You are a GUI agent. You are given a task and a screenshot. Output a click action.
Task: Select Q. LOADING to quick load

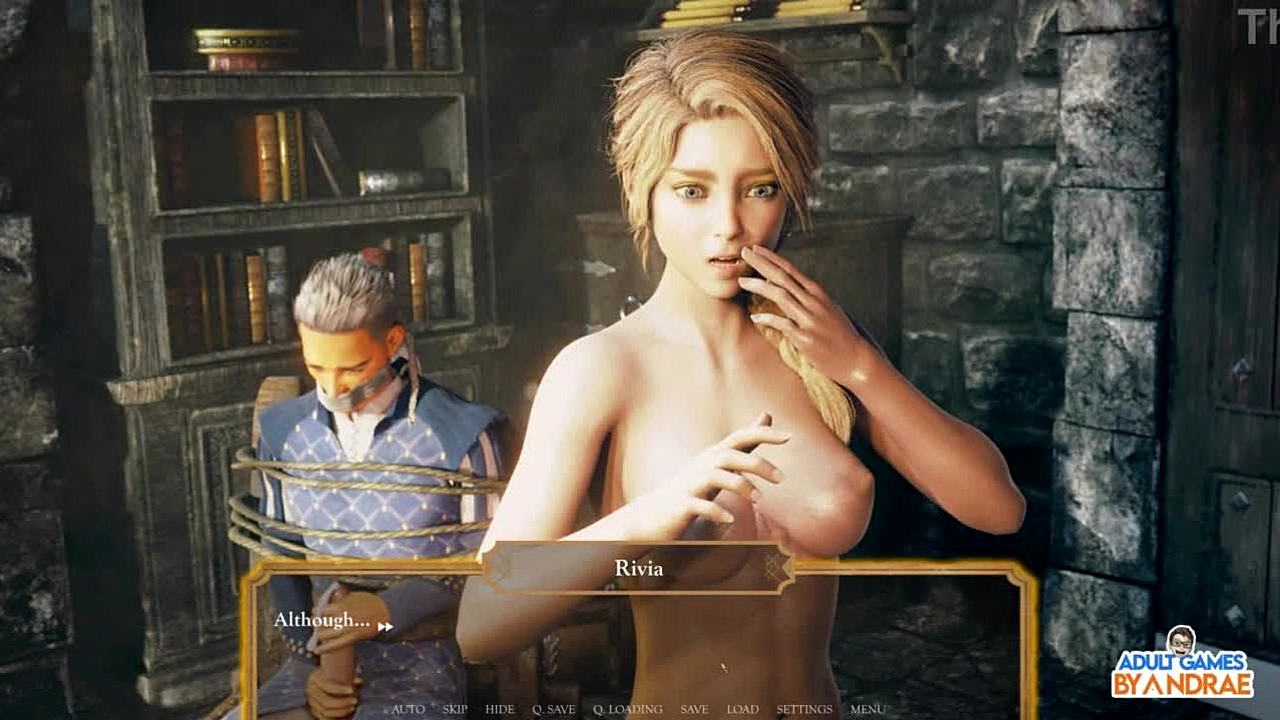(628, 709)
